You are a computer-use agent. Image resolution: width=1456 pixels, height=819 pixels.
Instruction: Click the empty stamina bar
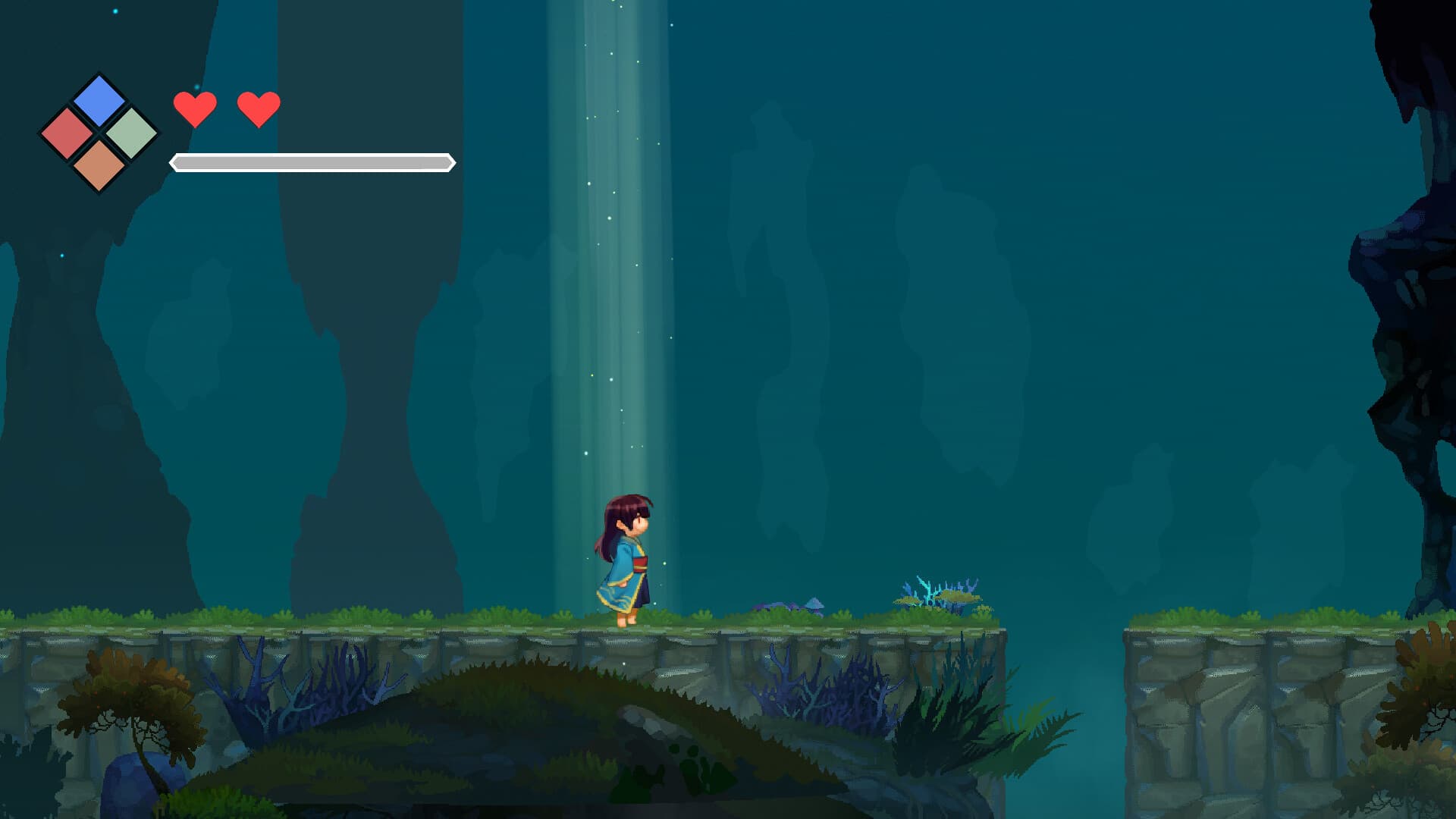[x=311, y=162]
